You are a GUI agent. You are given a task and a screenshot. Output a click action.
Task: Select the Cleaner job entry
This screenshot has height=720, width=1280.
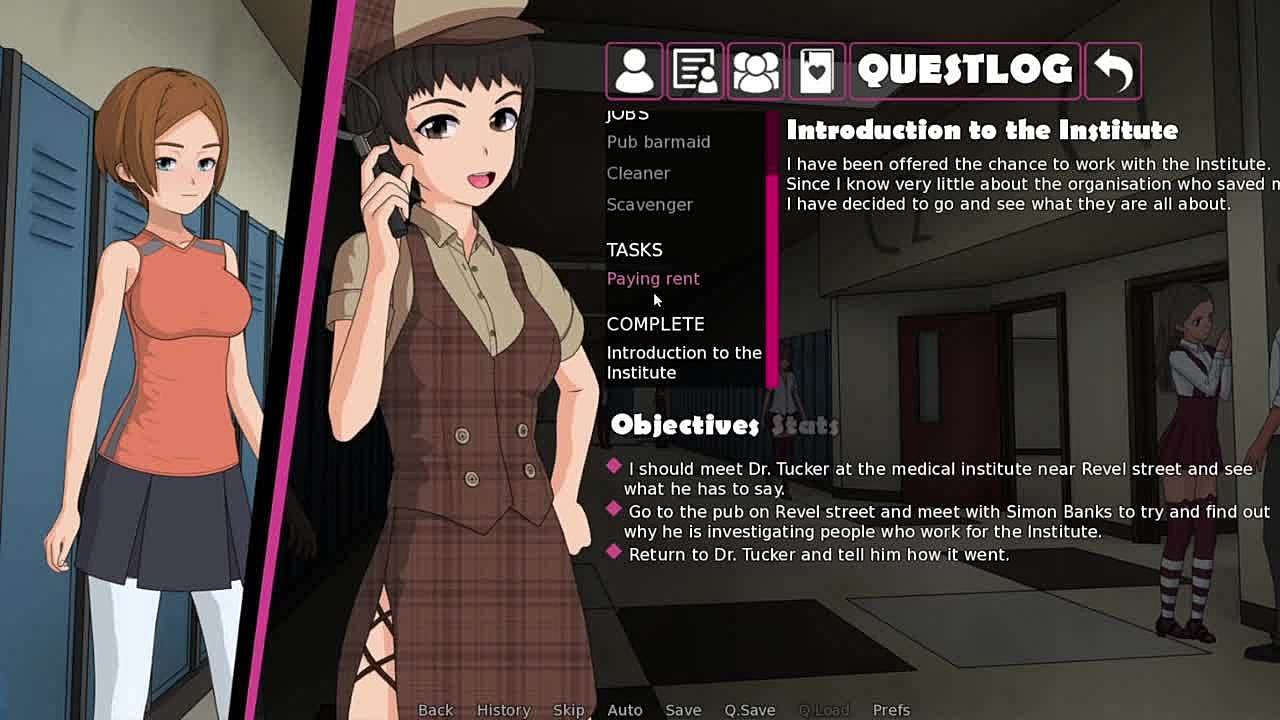click(638, 173)
